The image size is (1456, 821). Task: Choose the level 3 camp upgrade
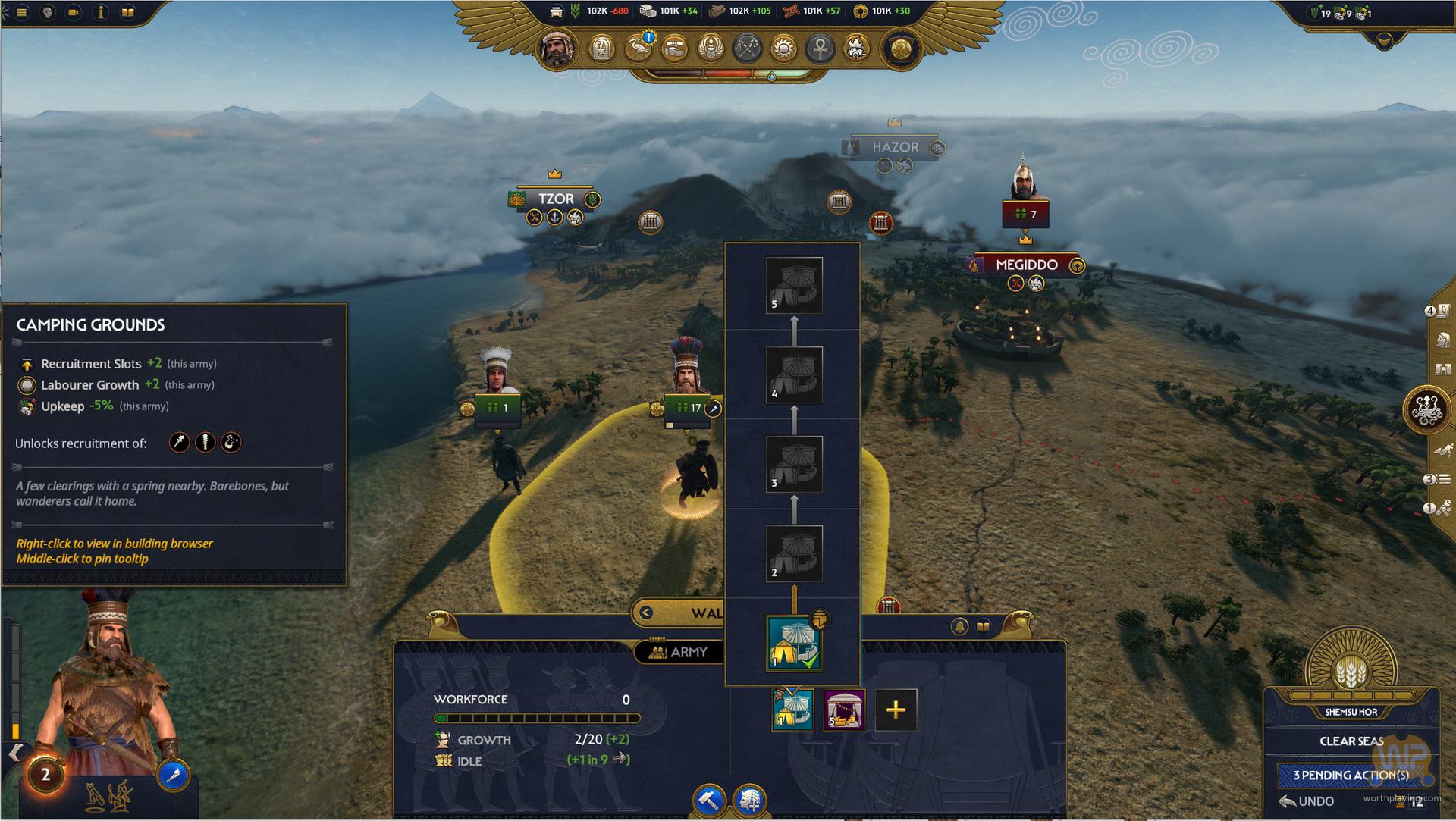[794, 464]
